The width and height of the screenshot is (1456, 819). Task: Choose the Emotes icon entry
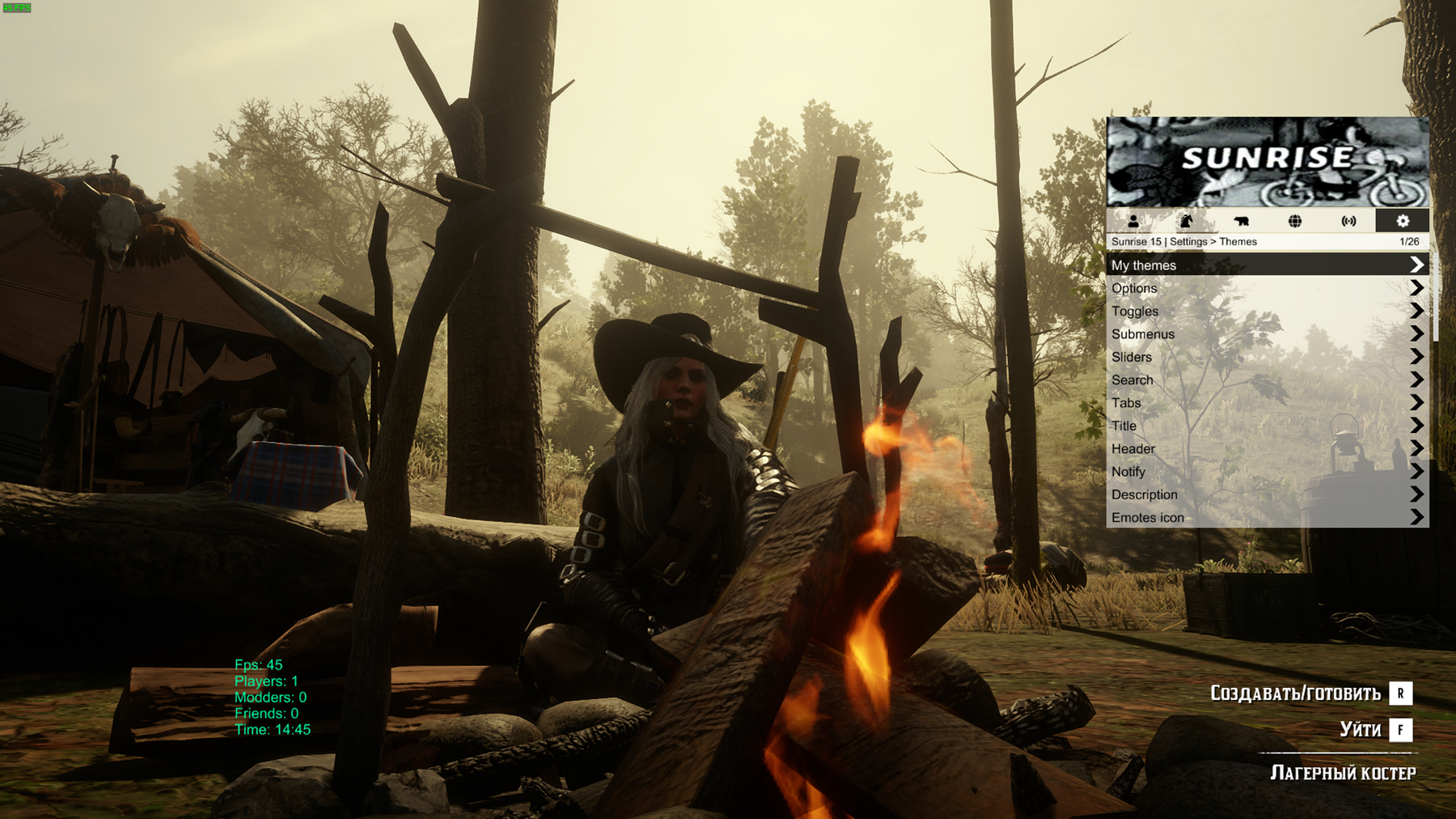1267,517
